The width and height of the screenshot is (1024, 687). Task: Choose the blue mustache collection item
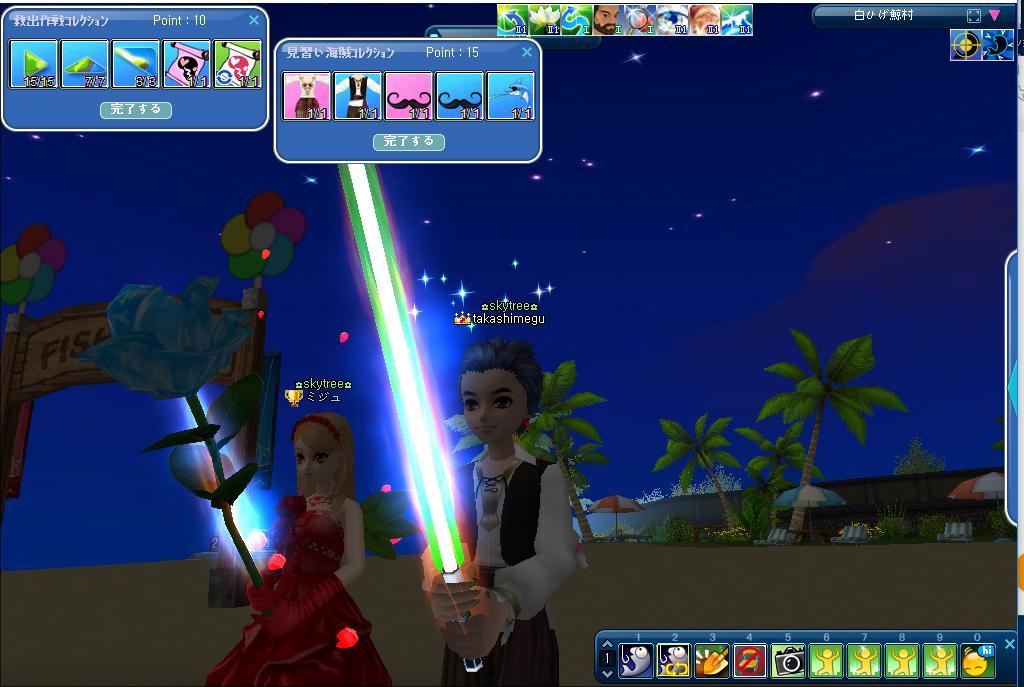[x=459, y=96]
